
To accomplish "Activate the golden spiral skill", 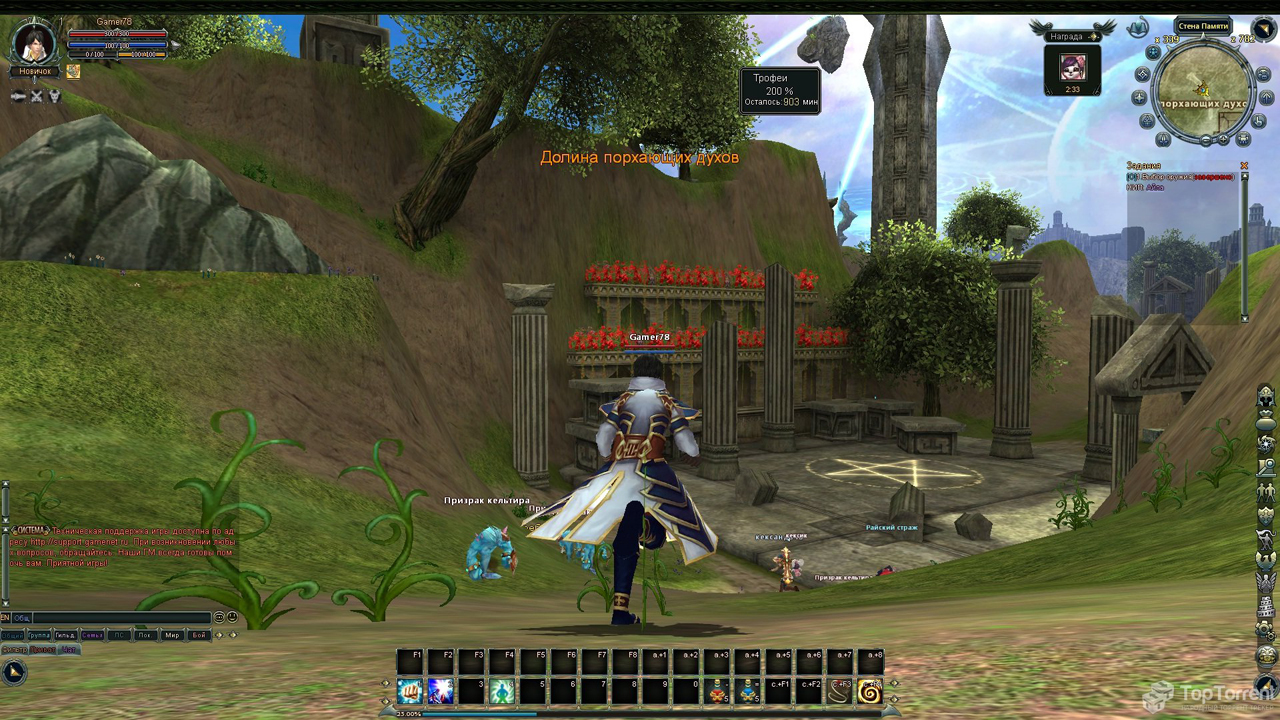I will pos(870,690).
